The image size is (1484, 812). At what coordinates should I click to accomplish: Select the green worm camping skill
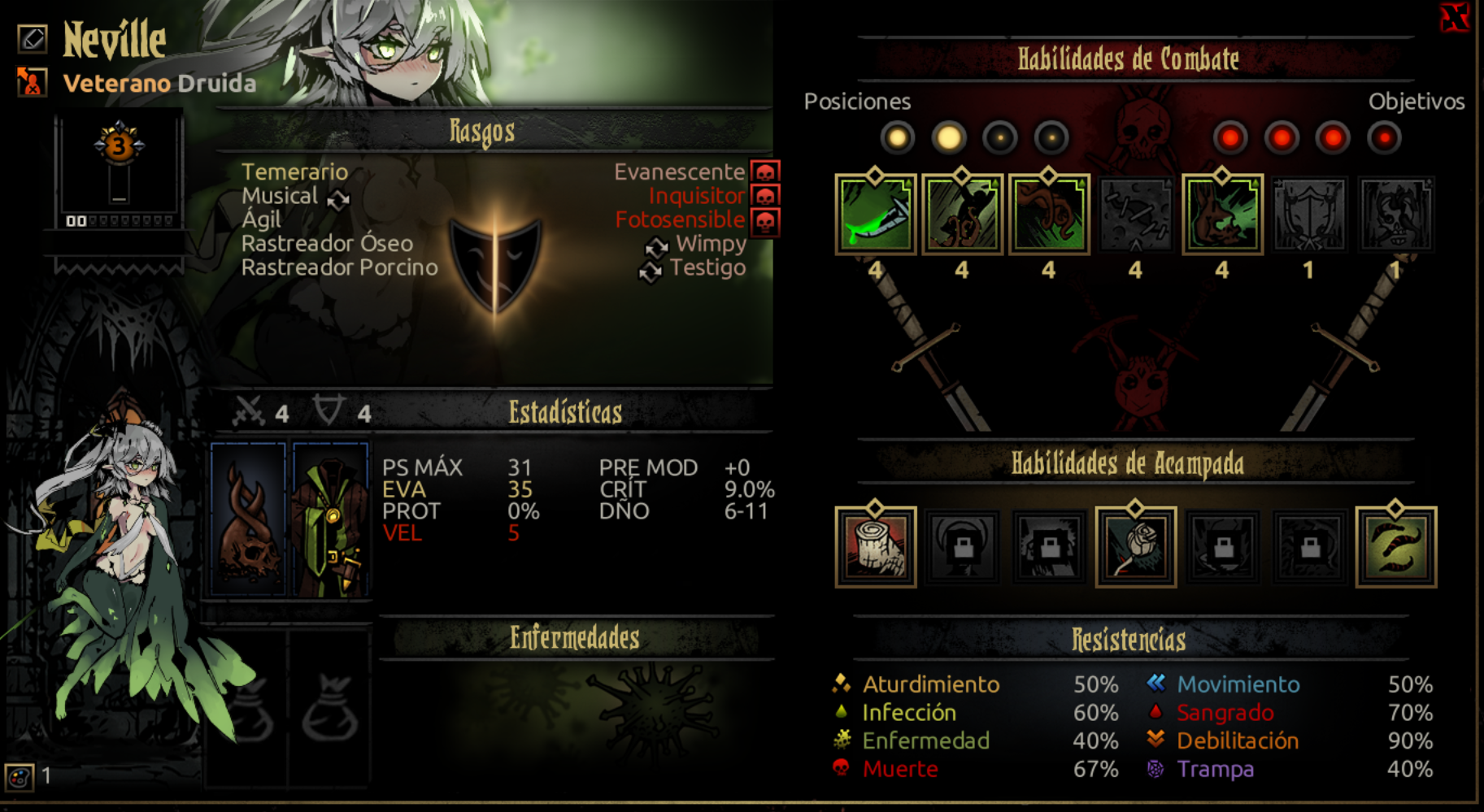pyautogui.click(x=1395, y=547)
